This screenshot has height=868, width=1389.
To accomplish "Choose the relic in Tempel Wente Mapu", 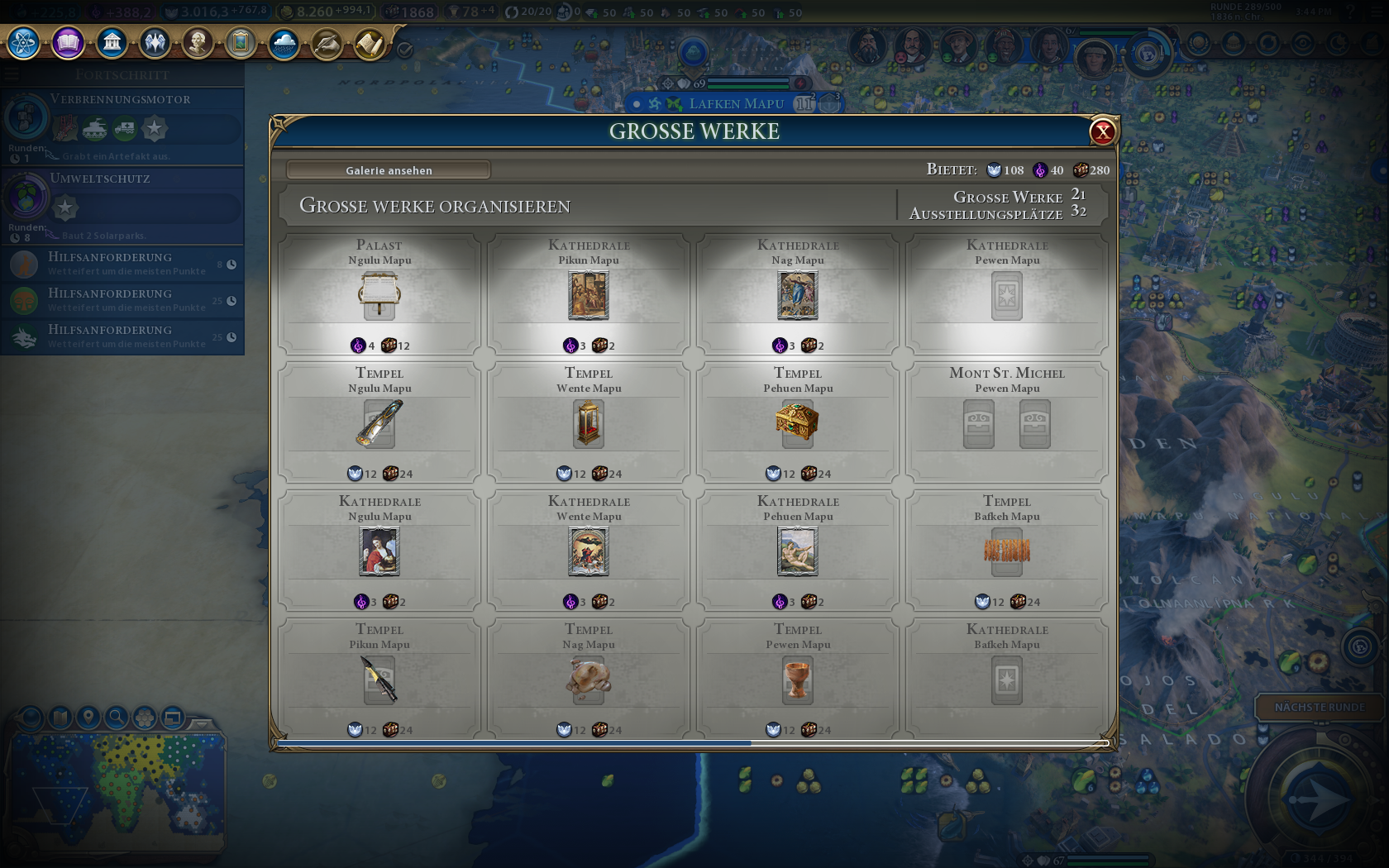I will click(589, 423).
